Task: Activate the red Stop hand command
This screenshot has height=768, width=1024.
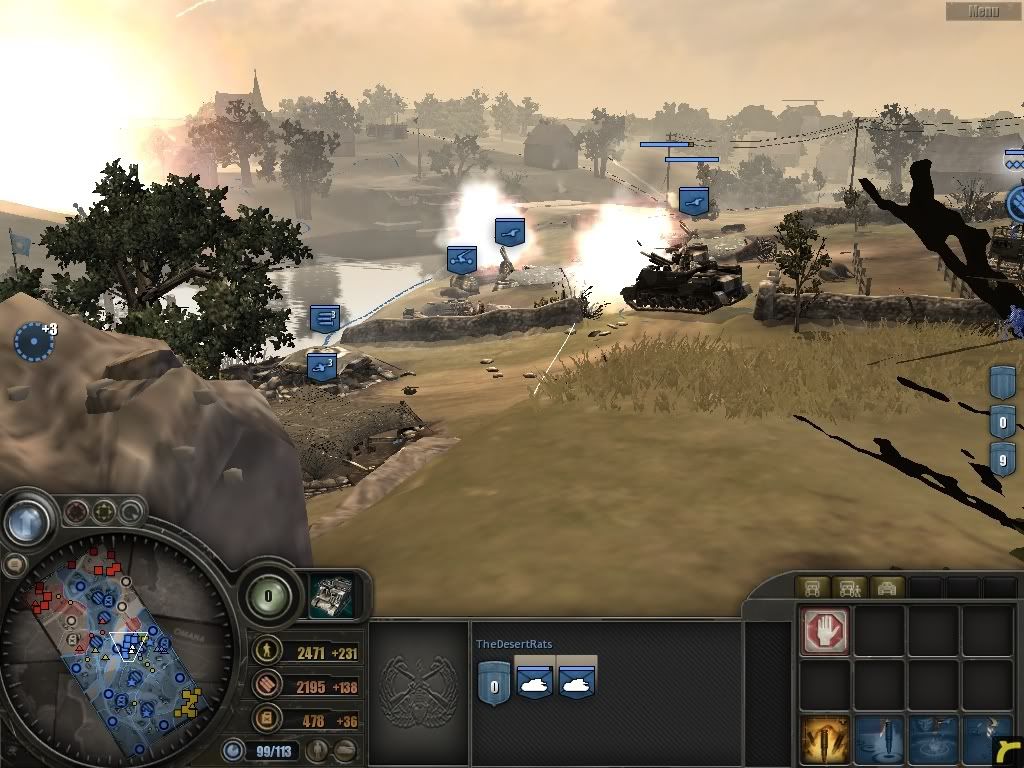Action: 825,632
